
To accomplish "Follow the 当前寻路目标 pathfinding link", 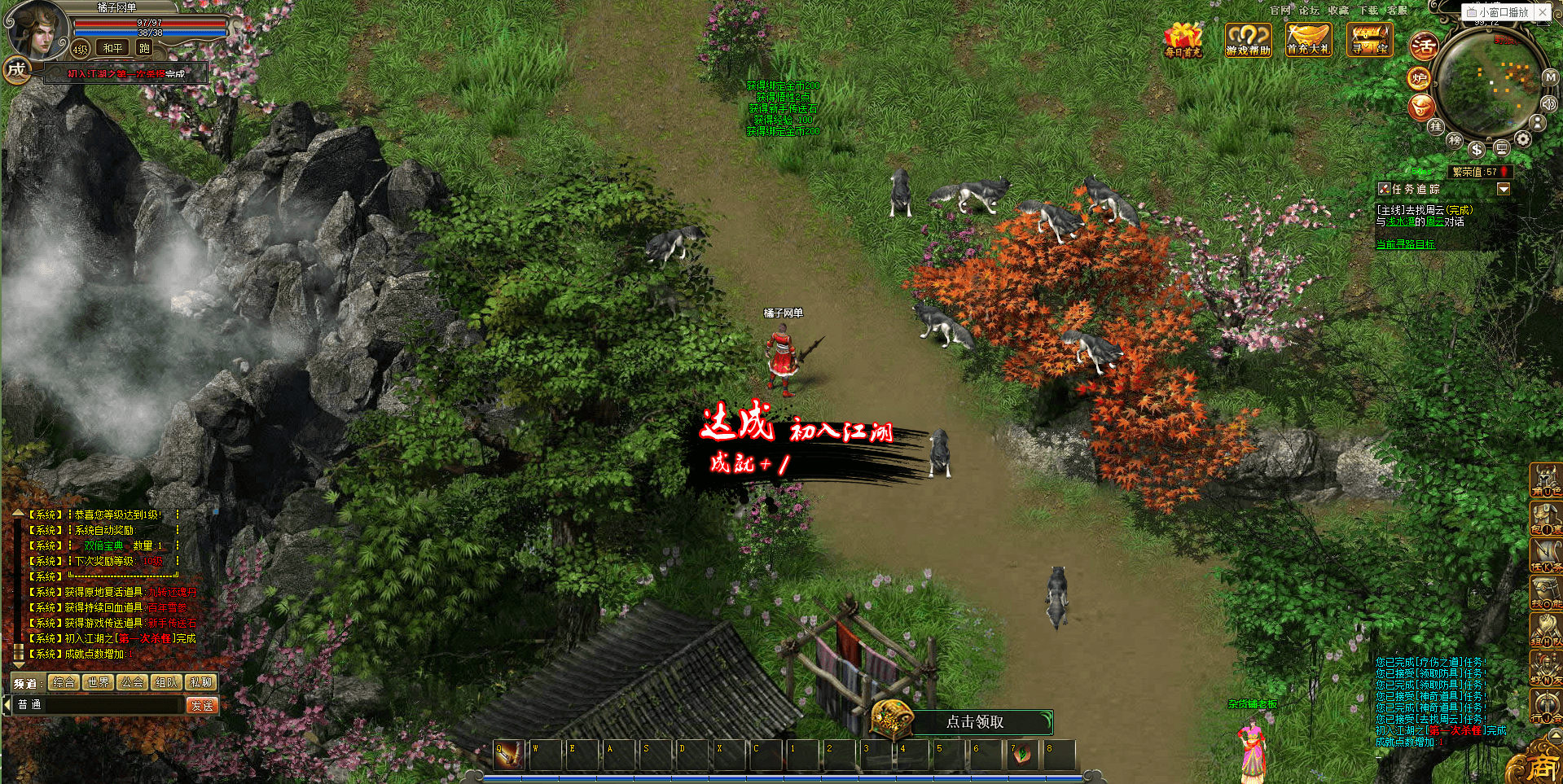I will point(1405,244).
